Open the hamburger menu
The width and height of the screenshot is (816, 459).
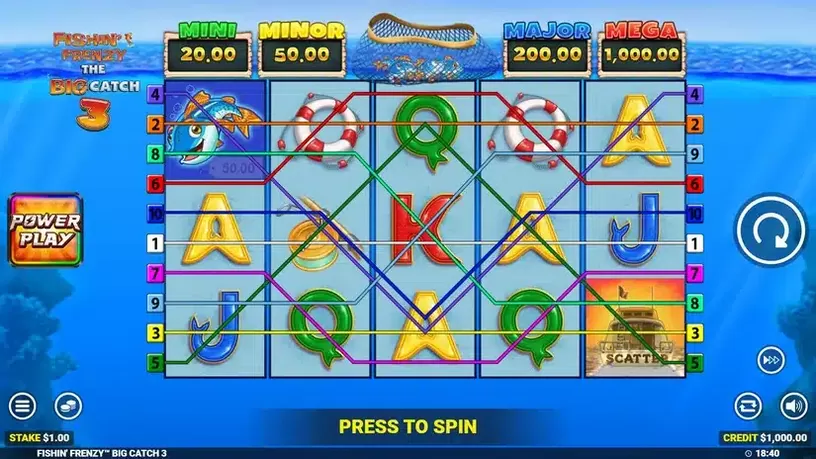pyautogui.click(x=23, y=406)
